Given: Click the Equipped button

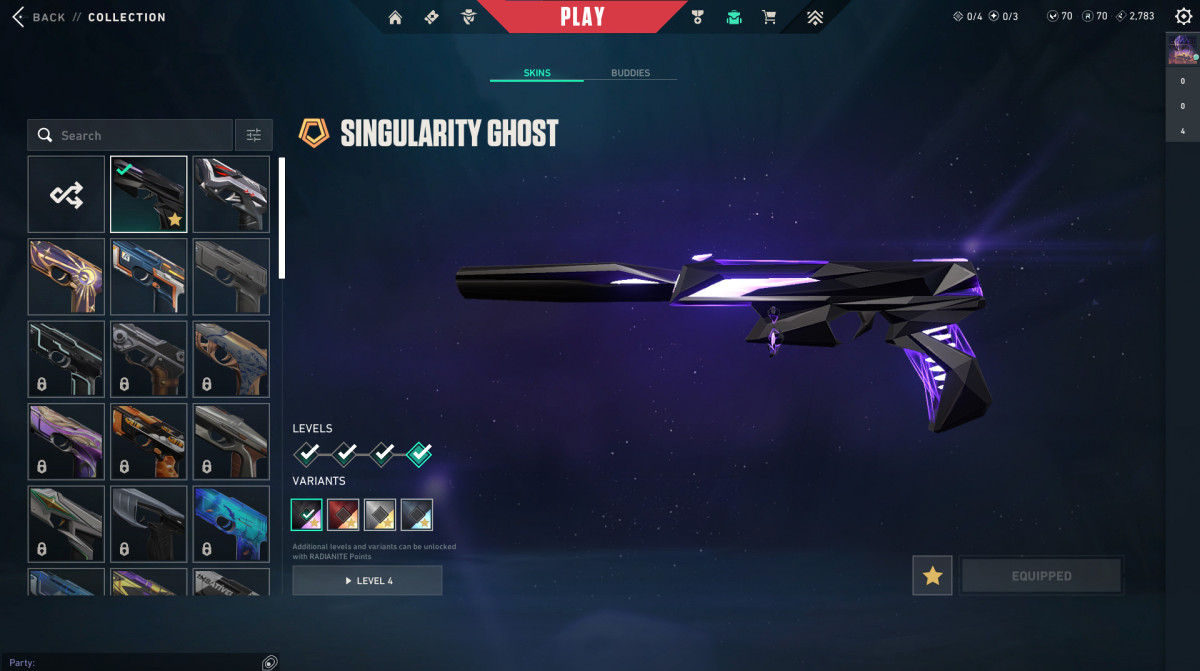Looking at the screenshot, I should [1041, 576].
